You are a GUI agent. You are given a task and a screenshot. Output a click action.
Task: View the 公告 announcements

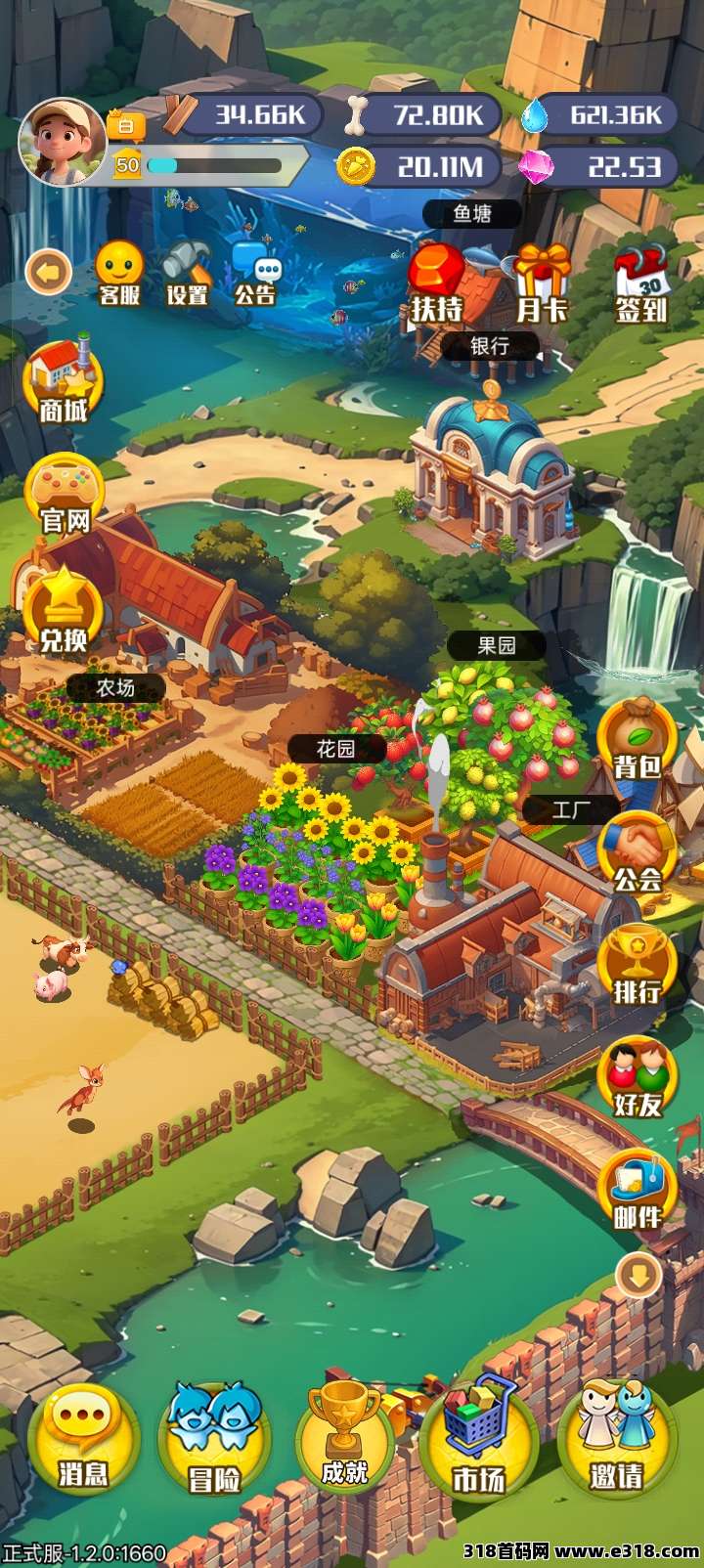coord(256,273)
